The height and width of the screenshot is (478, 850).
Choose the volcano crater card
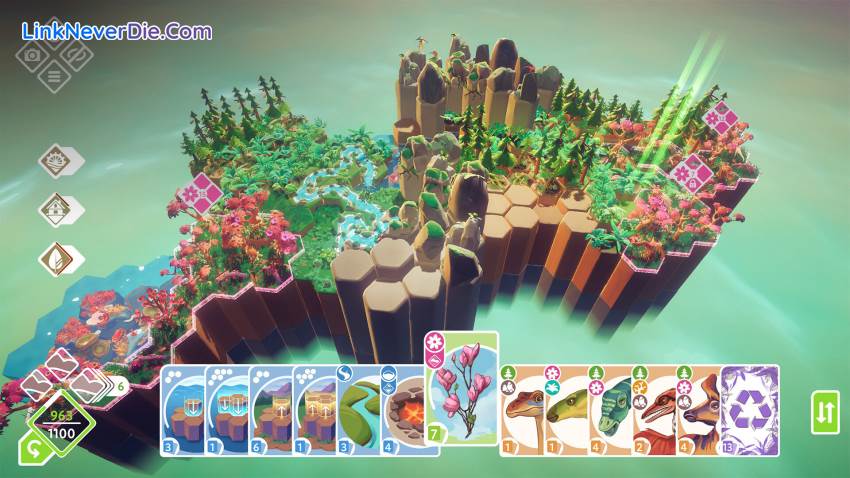pyautogui.click(x=403, y=410)
